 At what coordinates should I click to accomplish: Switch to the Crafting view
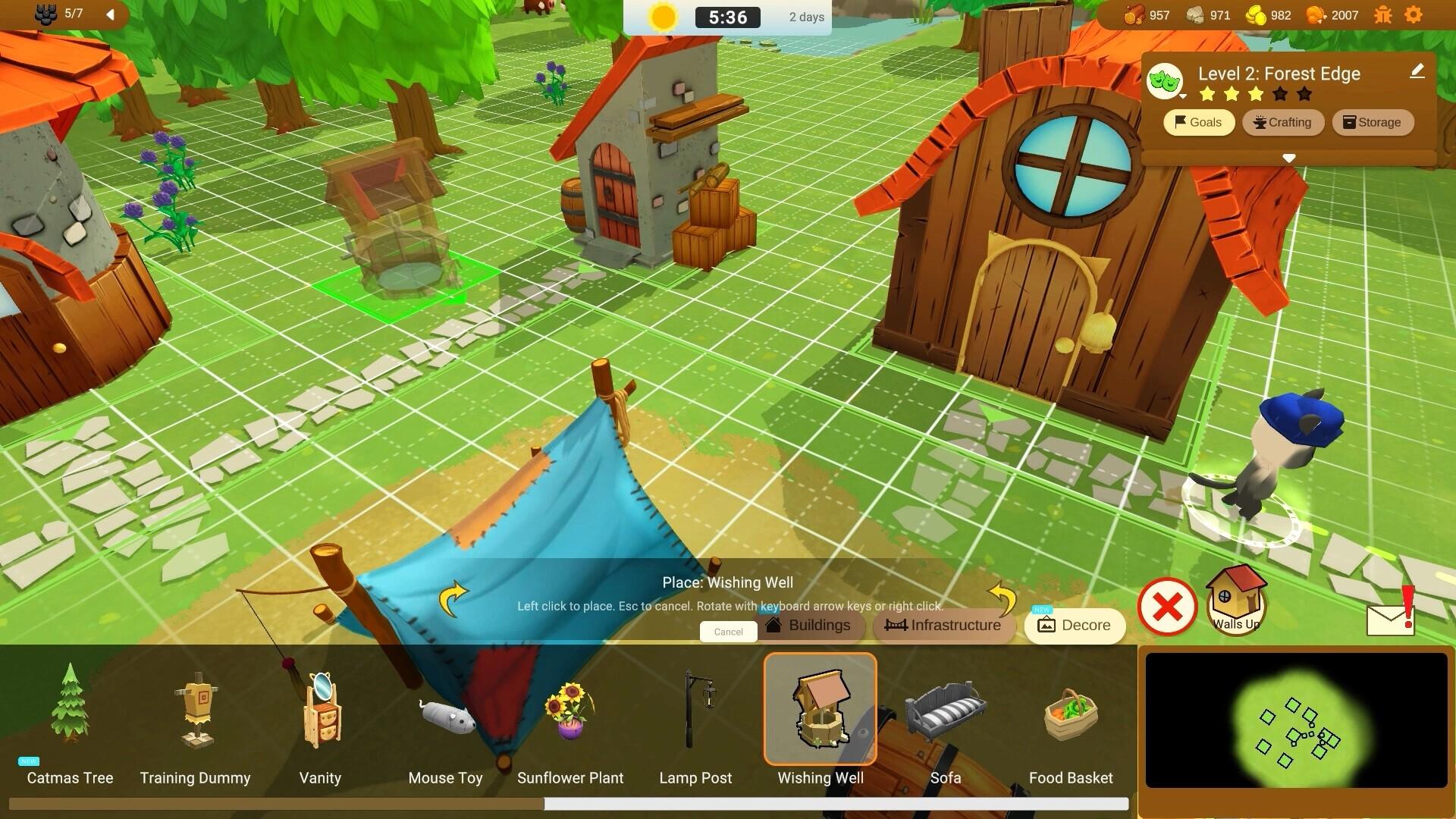click(1283, 122)
